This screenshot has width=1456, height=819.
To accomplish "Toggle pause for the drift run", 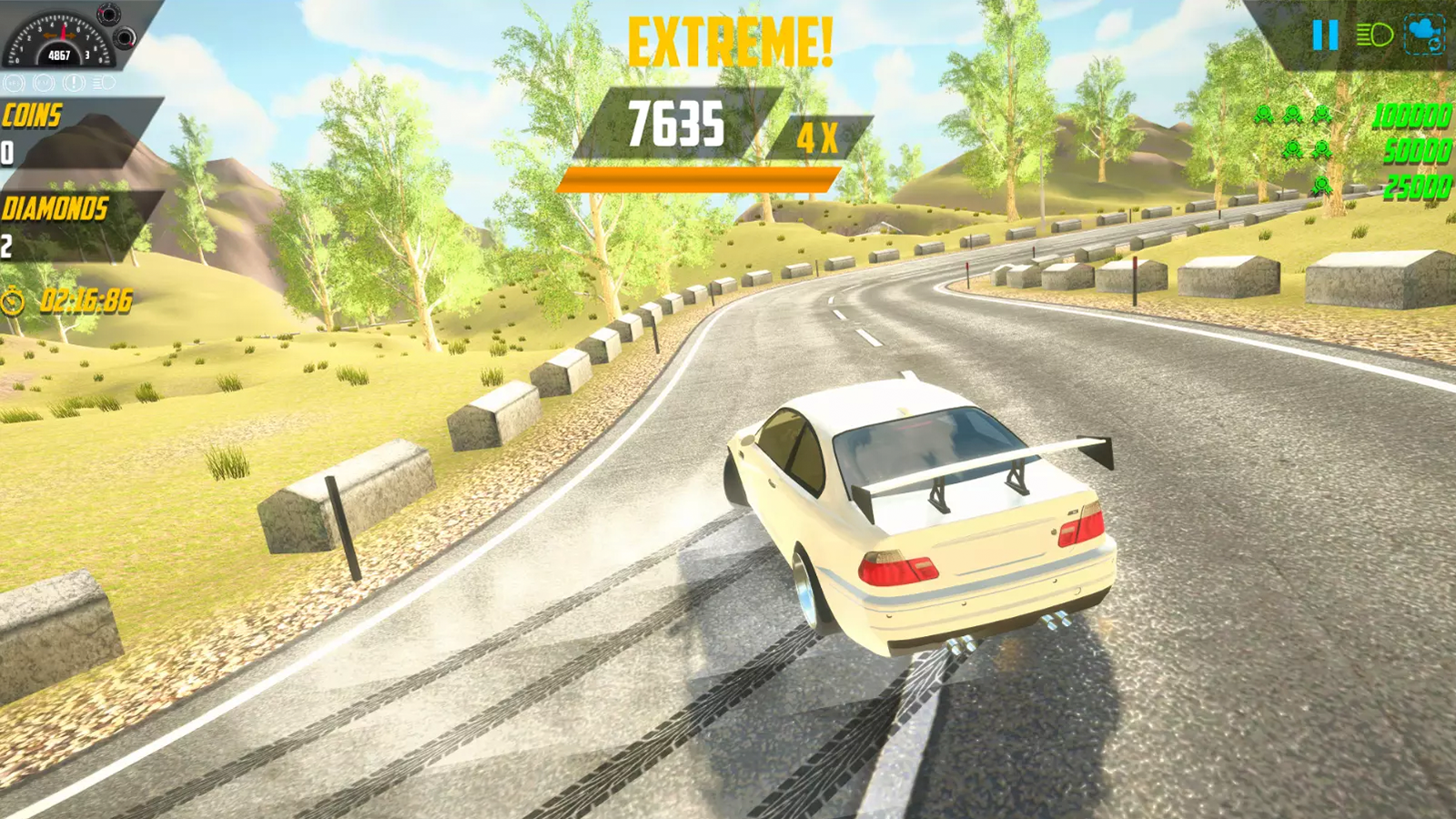I will point(1325,35).
